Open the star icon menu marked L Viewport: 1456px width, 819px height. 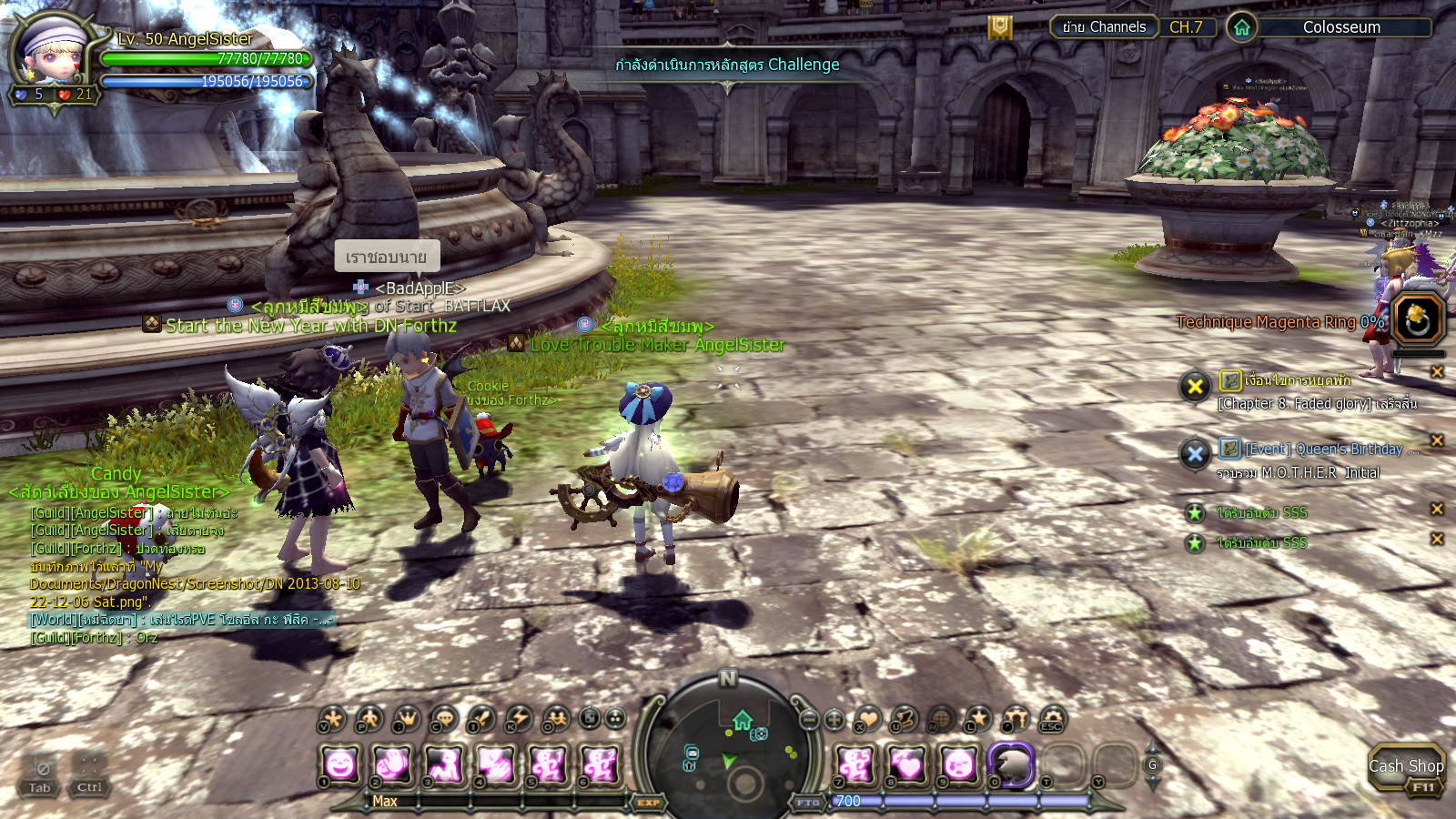(978, 719)
